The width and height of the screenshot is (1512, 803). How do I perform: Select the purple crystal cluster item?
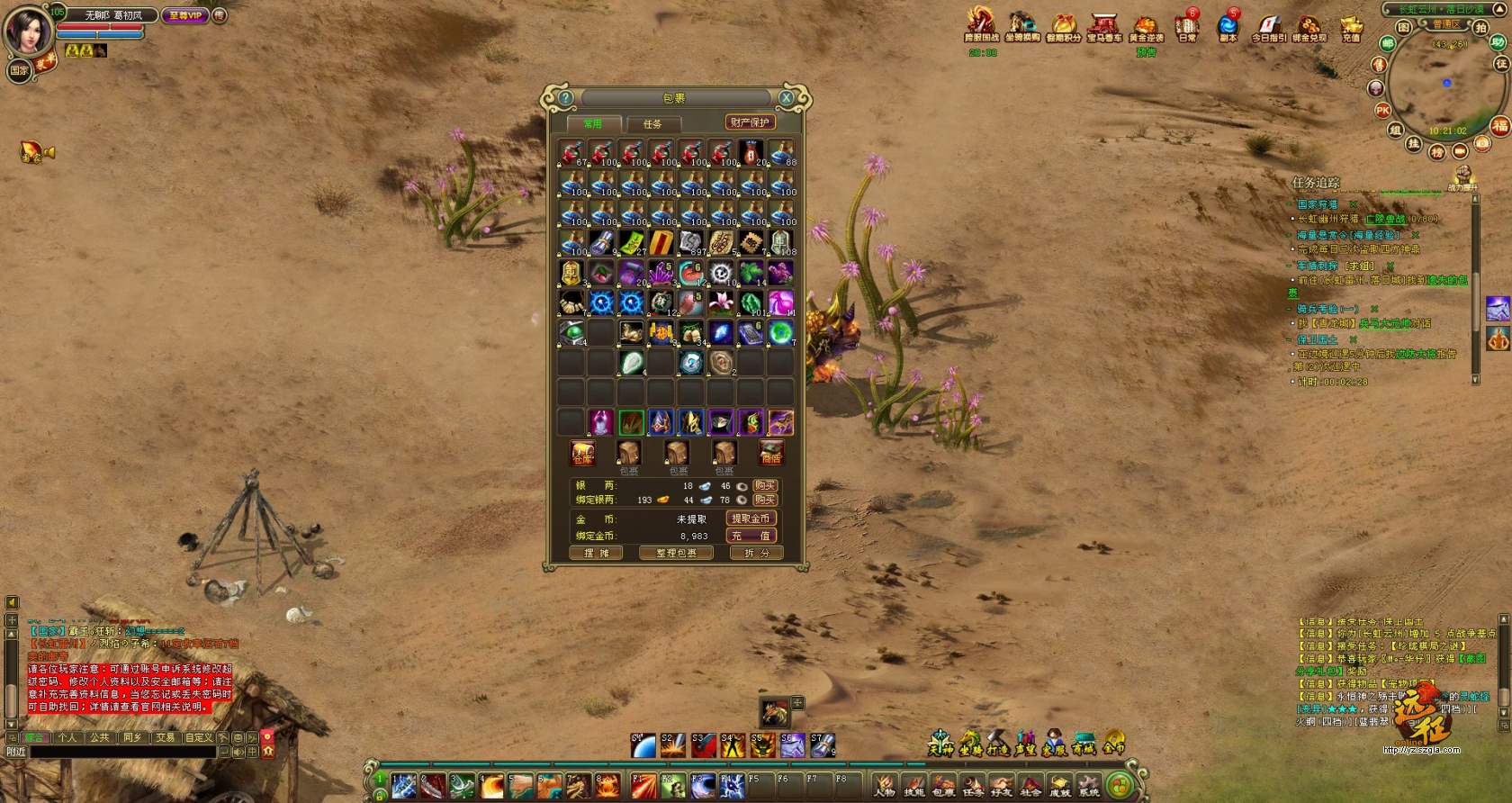click(x=661, y=272)
